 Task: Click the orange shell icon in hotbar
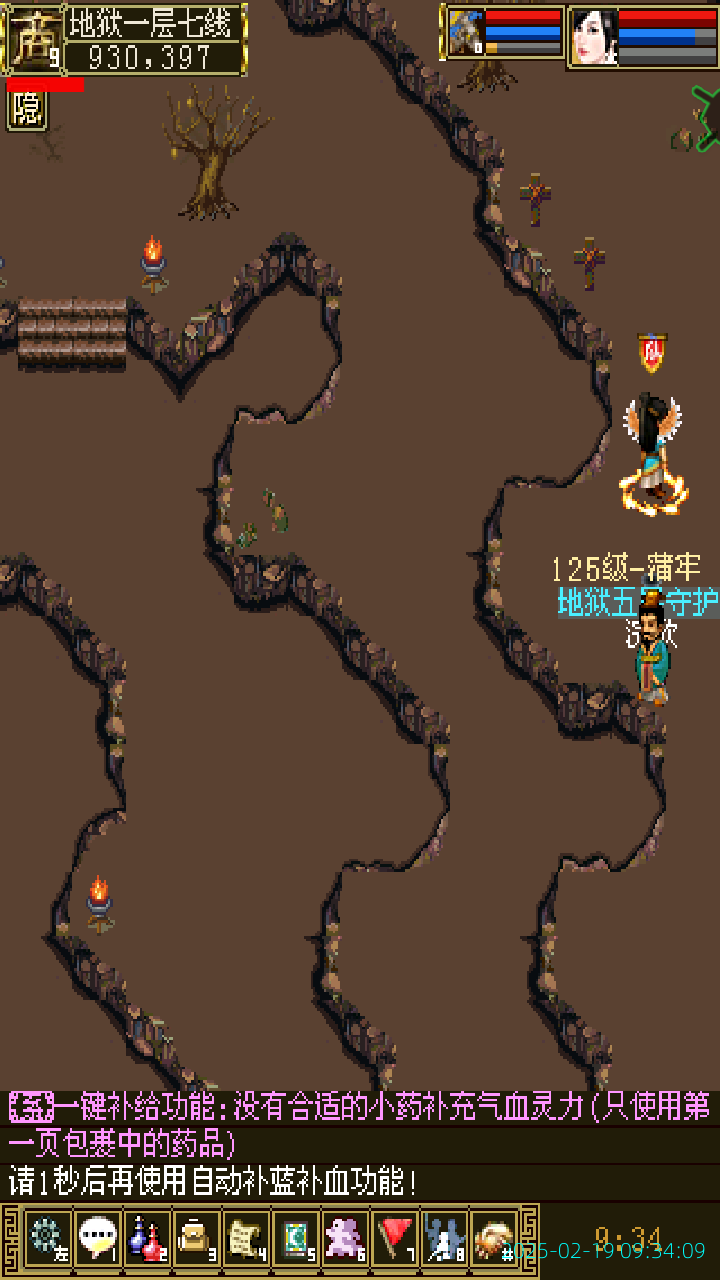[x=494, y=1238]
